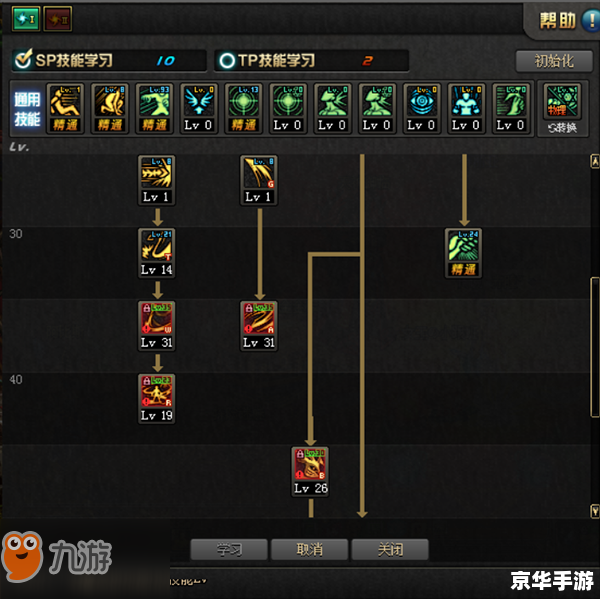Click the blue eye common skill icon
The image size is (600, 599).
pos(420,108)
